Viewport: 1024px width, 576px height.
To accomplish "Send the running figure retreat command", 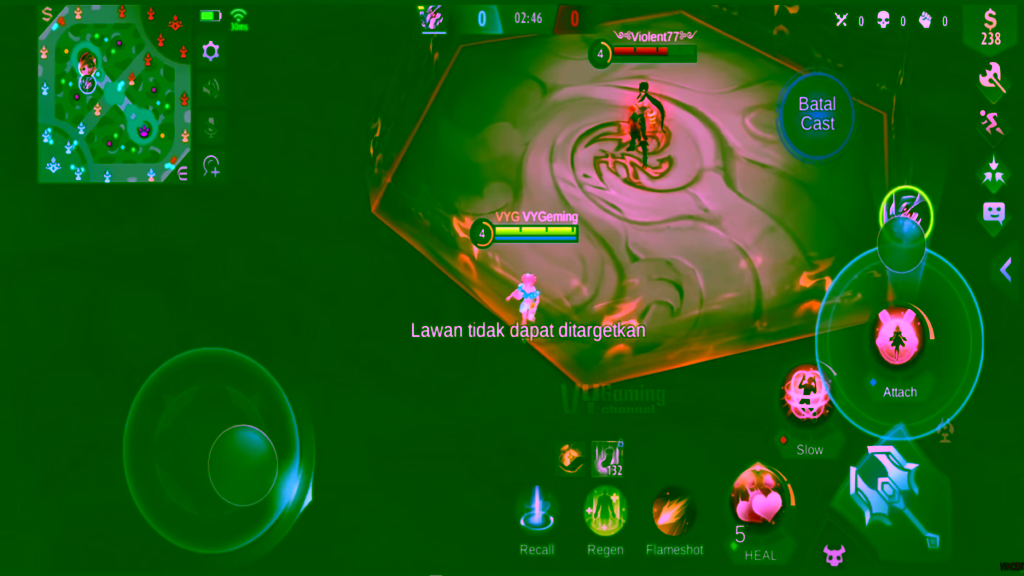I will coord(992,123).
